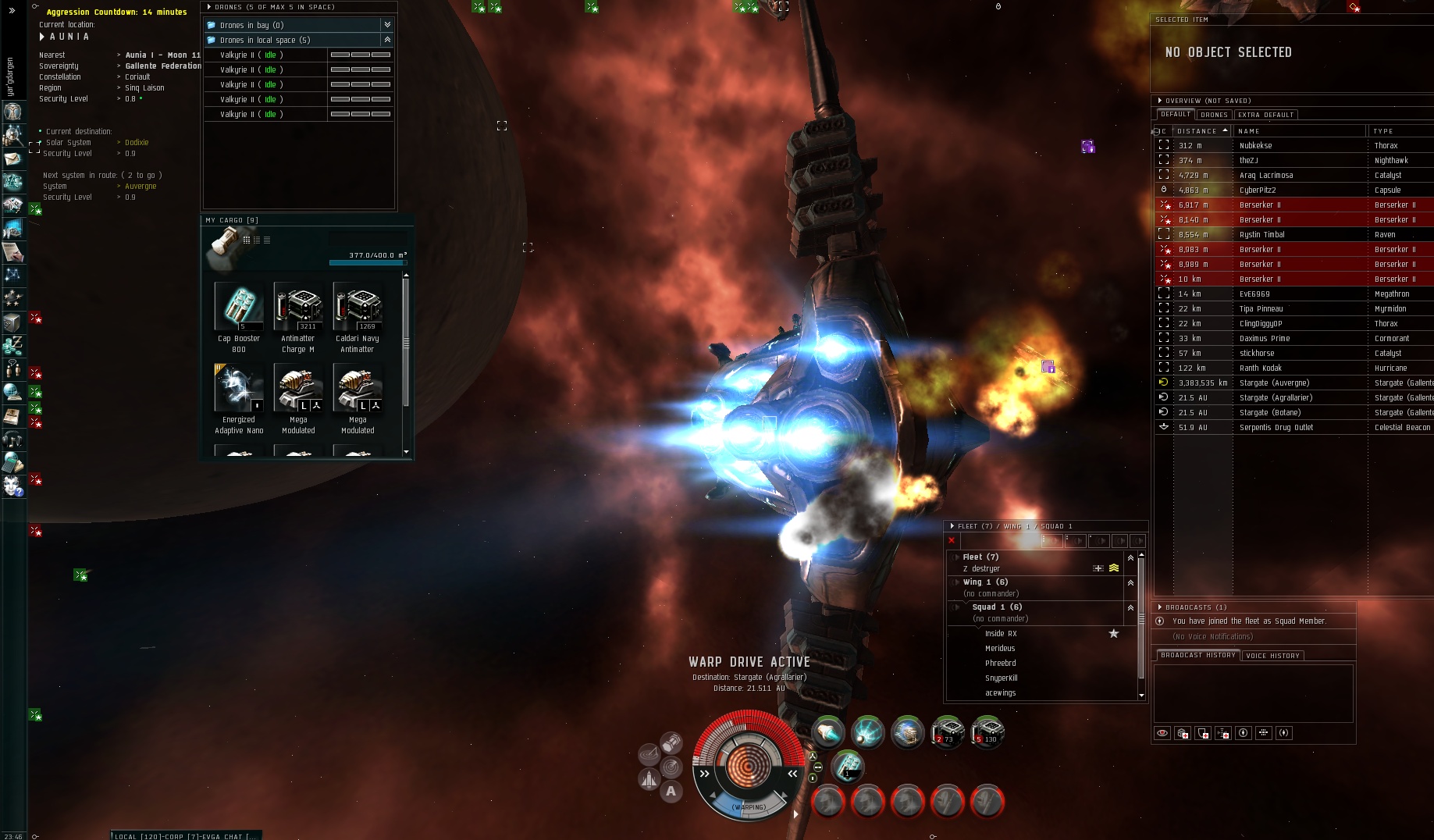
Task: Open the Broadcast History tab
Action: (1197, 656)
